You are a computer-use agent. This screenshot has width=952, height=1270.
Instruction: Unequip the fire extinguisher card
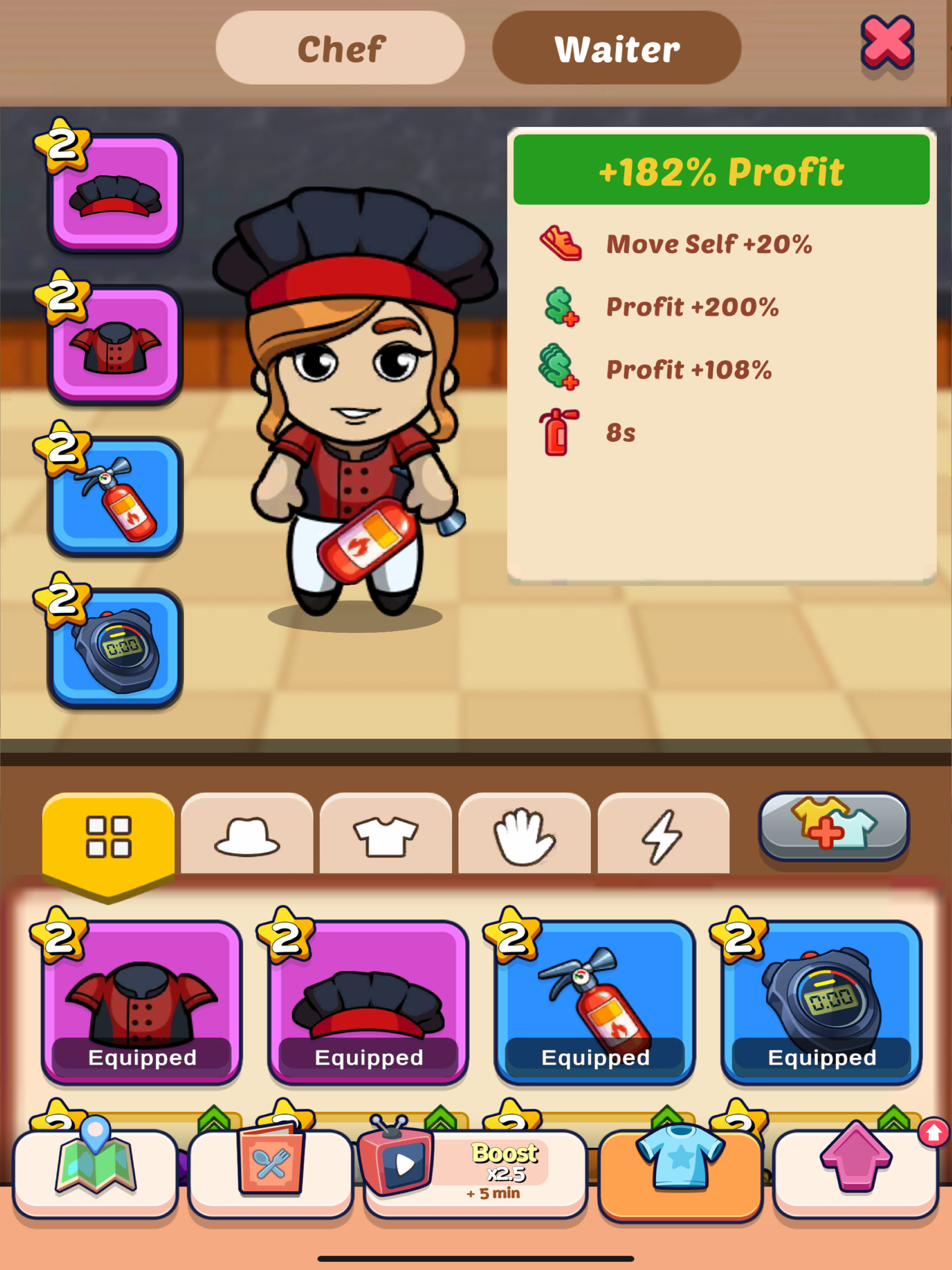coord(594,1002)
